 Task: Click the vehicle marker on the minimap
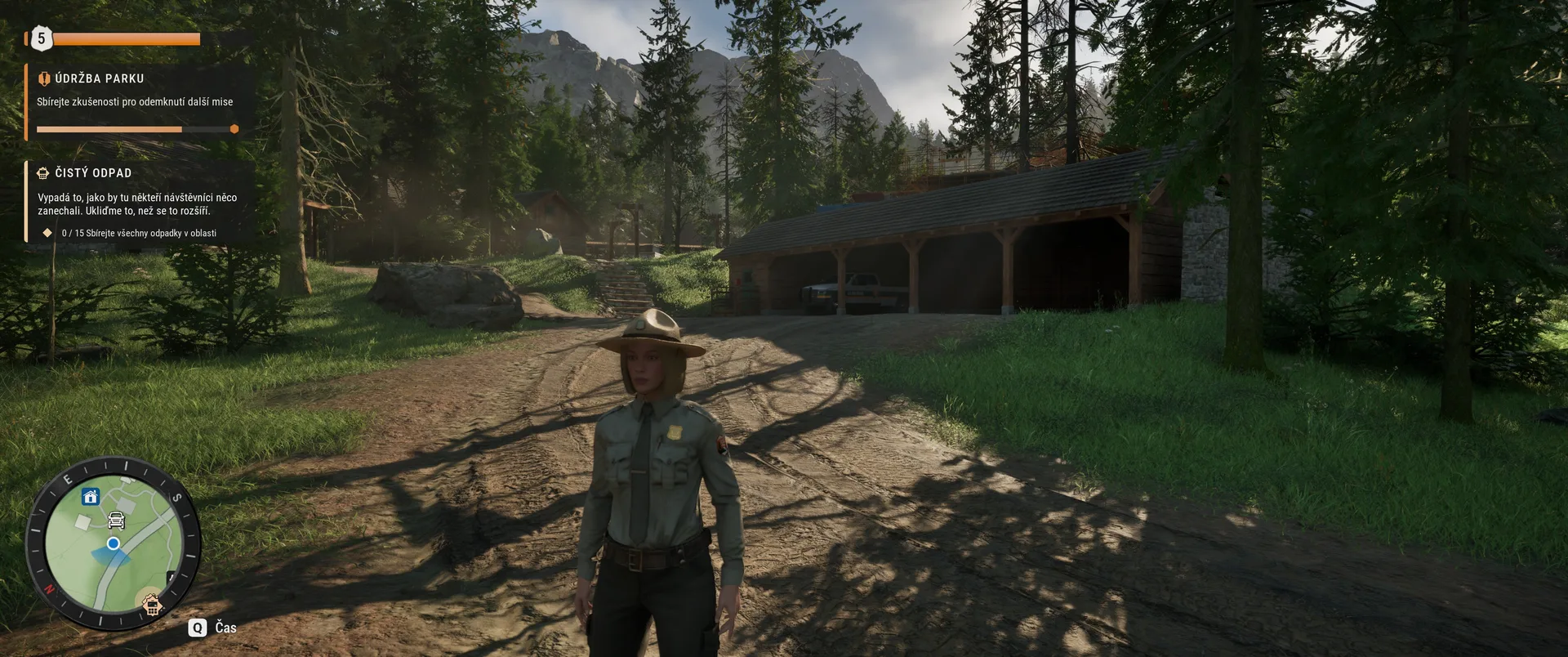pyautogui.click(x=117, y=520)
